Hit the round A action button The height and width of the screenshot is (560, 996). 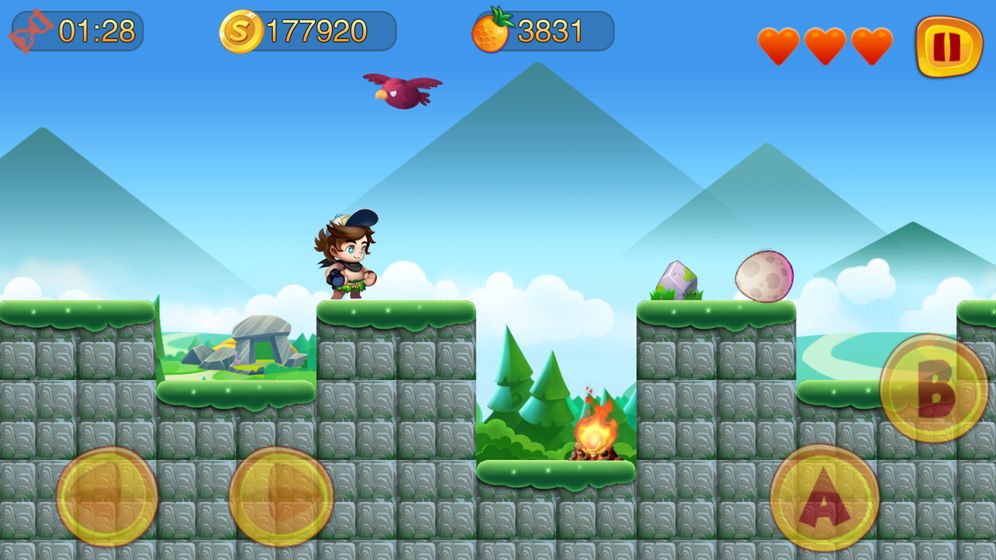tap(824, 497)
